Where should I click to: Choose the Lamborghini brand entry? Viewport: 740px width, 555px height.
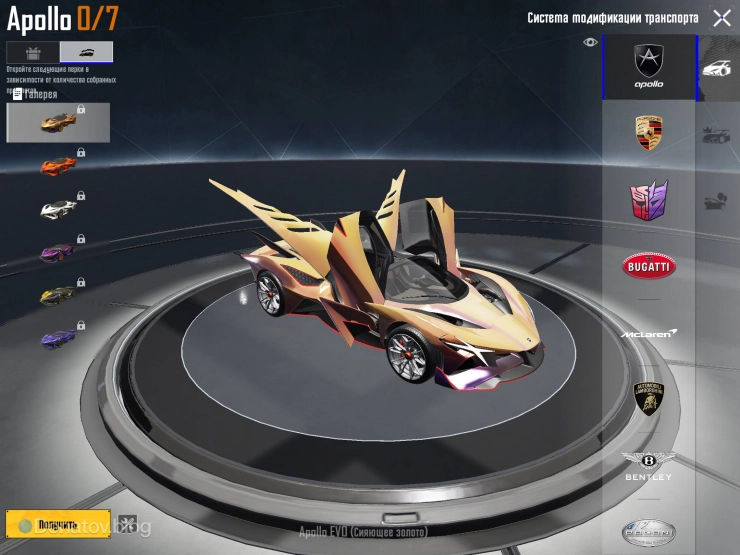[x=649, y=399]
